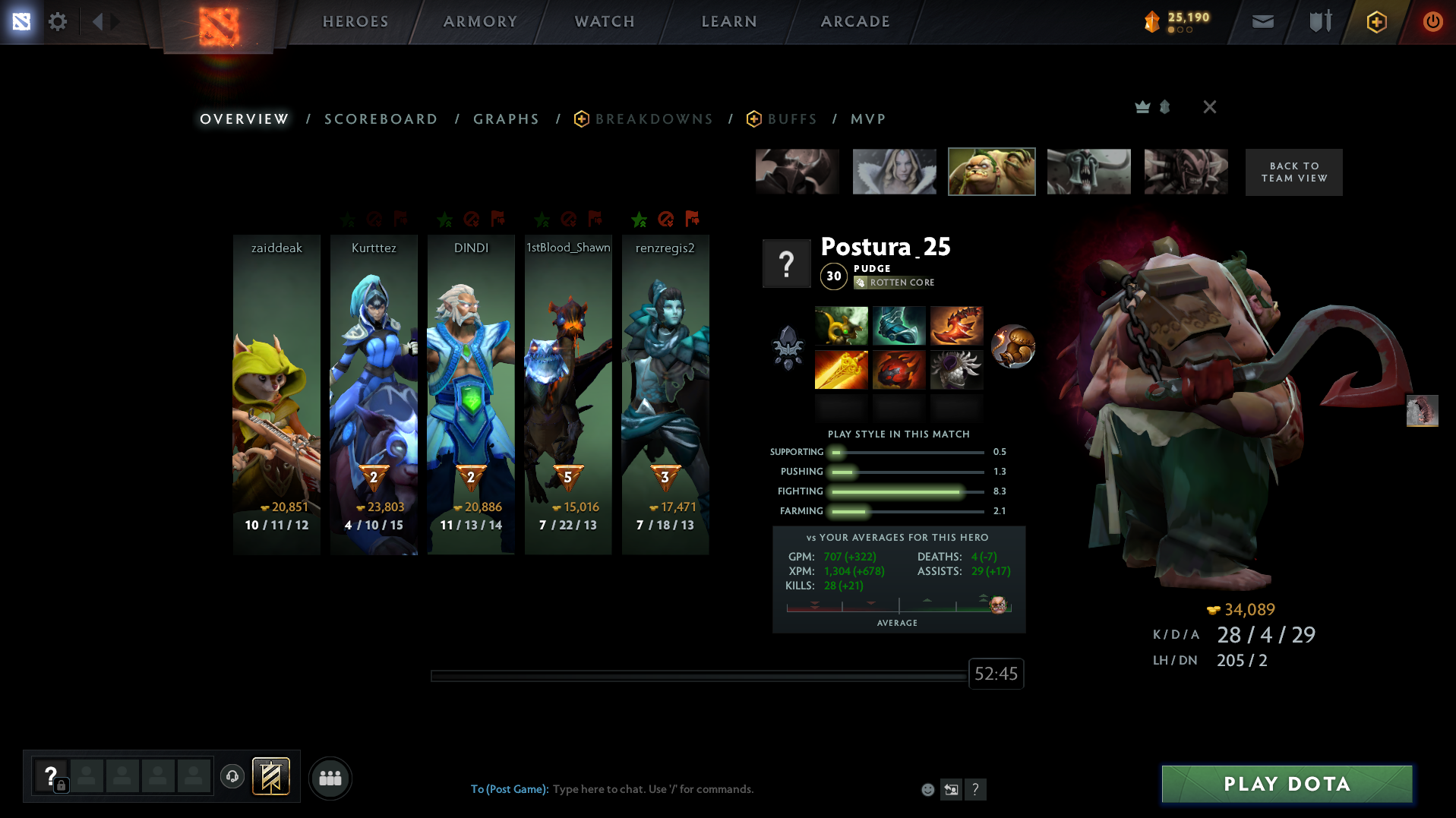Open the mail envelope icon
Viewport: 1456px width, 818px height.
pos(1262,21)
